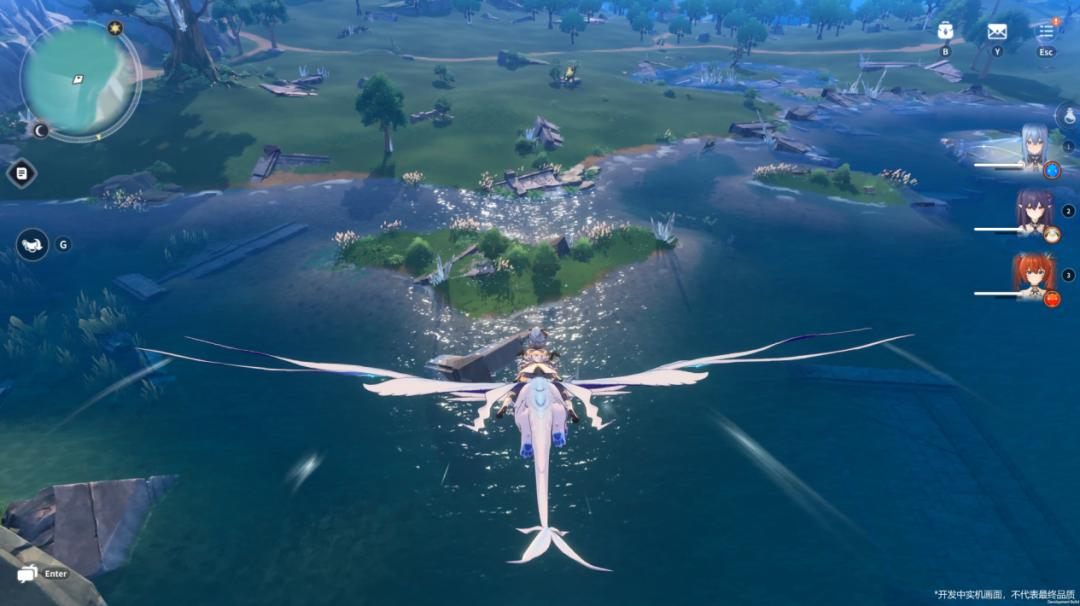Switch to the silver-haired character portrait
Image resolution: width=1080 pixels, height=606 pixels.
(x=1032, y=148)
